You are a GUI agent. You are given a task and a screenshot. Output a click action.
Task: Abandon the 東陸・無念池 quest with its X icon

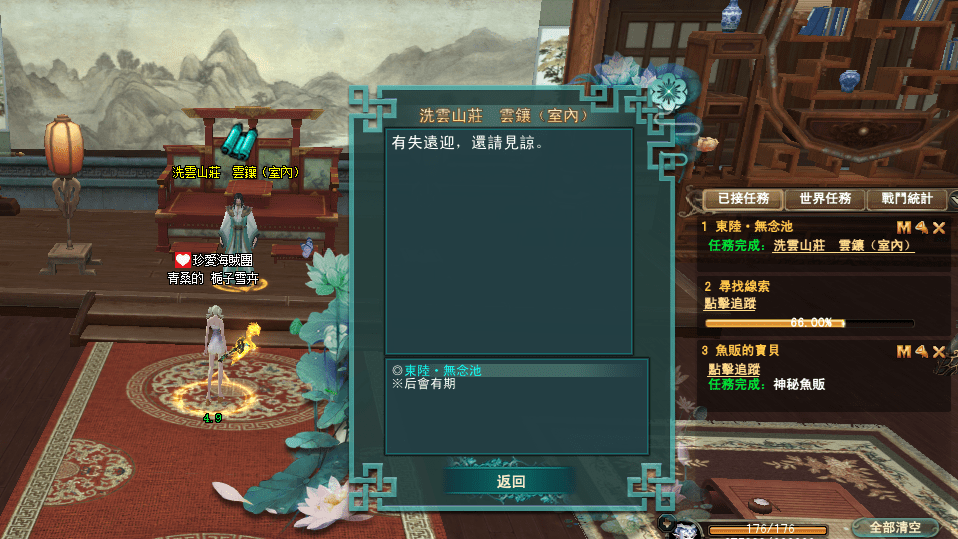point(939,228)
